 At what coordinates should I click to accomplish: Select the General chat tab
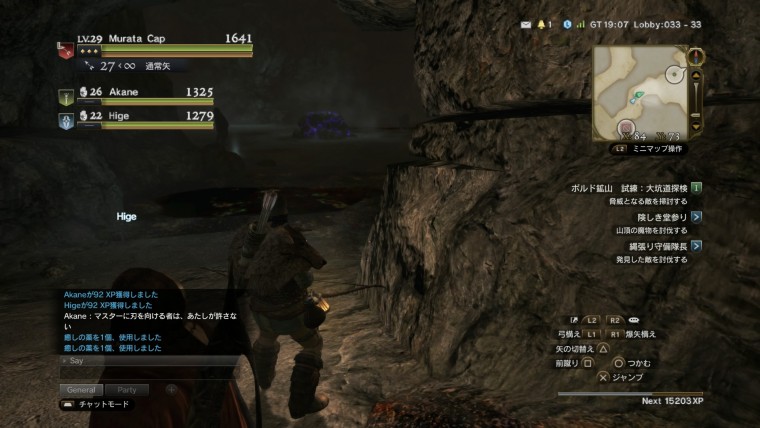[82, 390]
